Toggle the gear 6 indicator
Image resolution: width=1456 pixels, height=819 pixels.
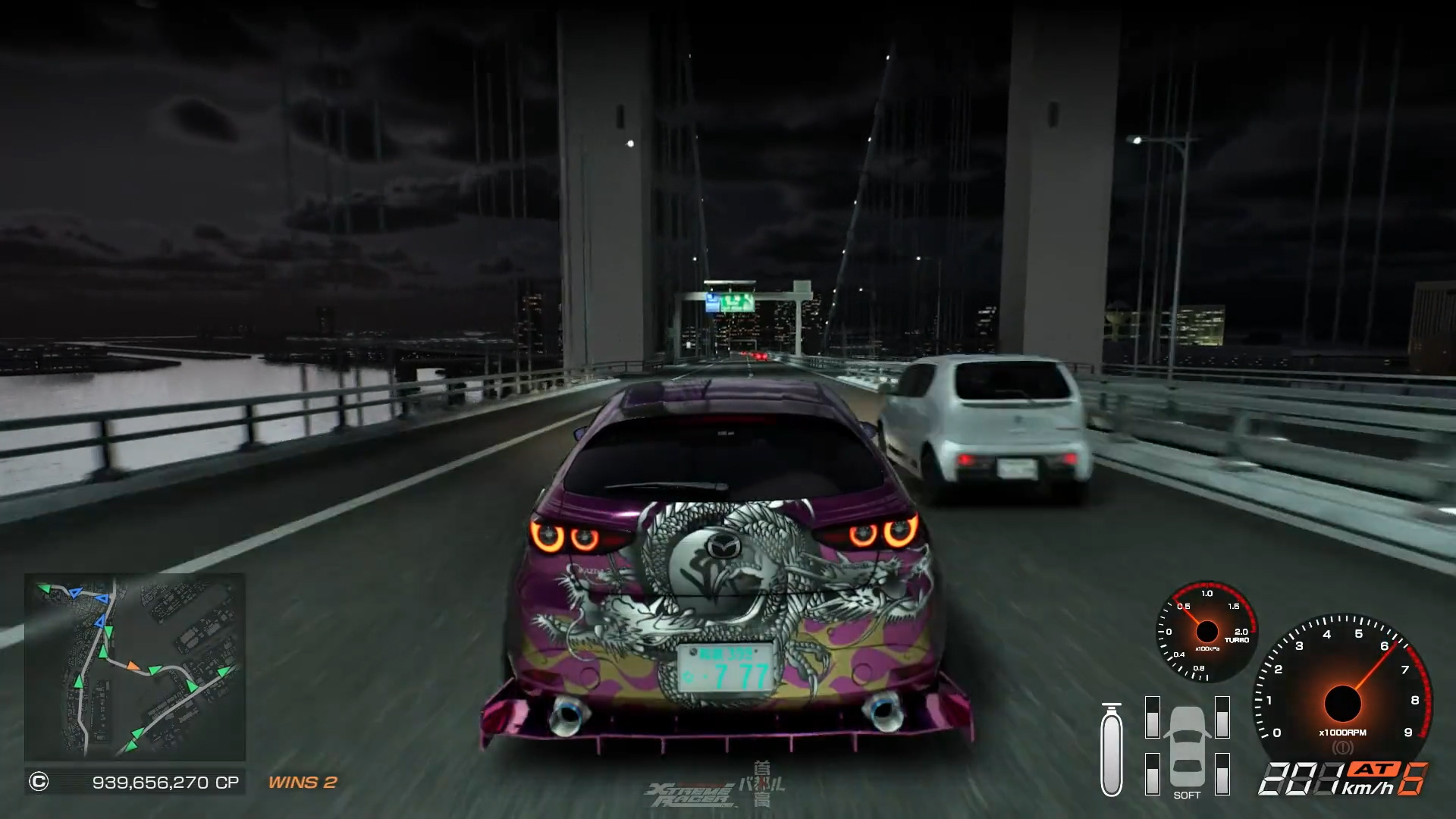click(1413, 777)
